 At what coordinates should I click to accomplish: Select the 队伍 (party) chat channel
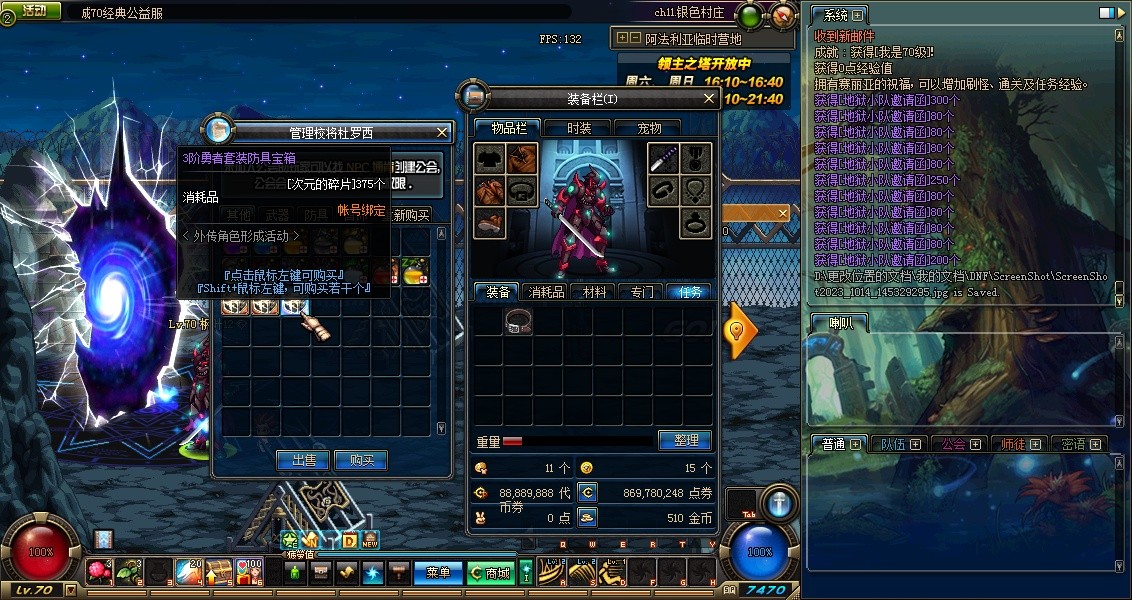point(895,444)
